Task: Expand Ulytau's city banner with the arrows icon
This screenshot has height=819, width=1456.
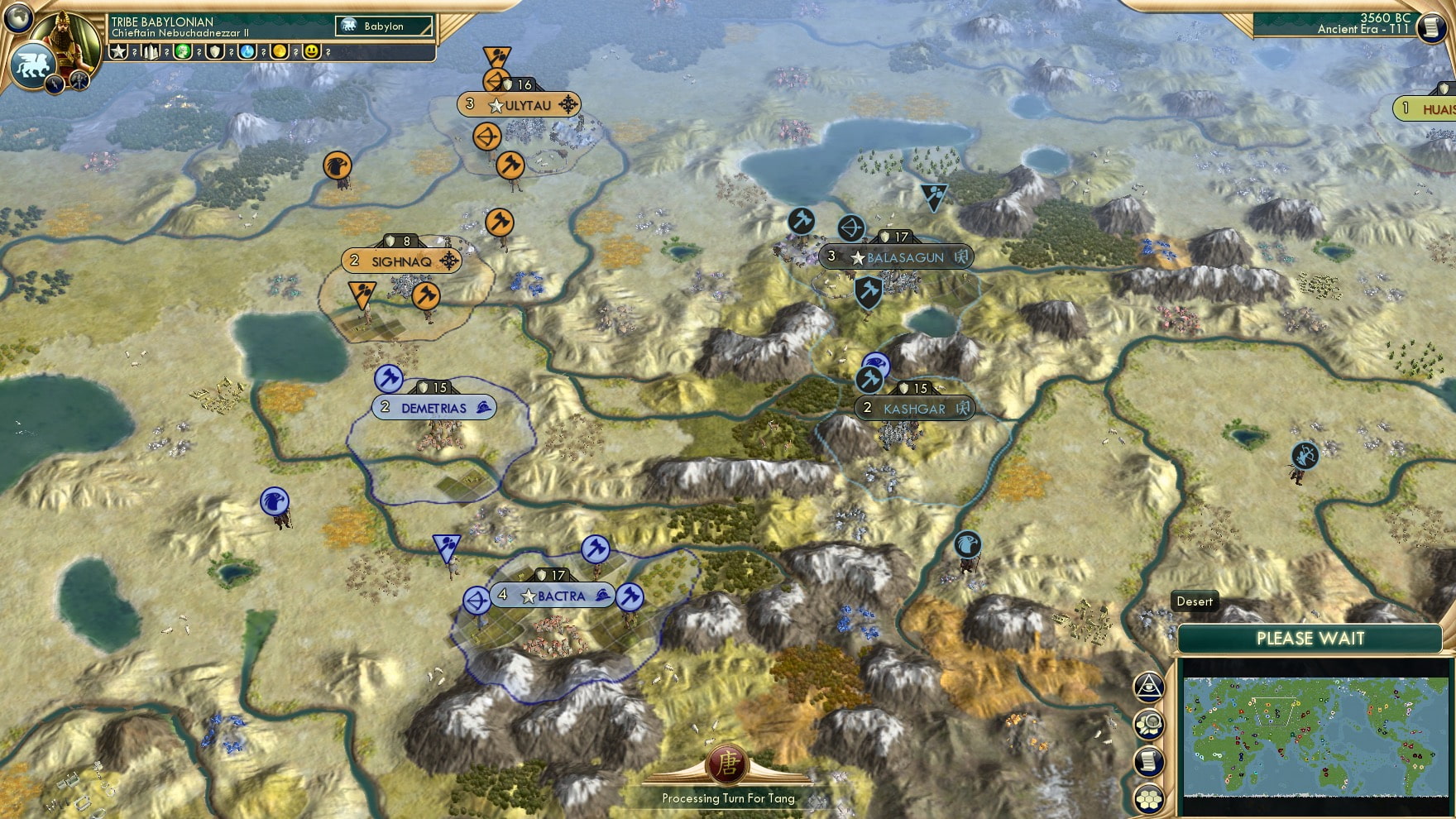Action: pyautogui.click(x=568, y=104)
